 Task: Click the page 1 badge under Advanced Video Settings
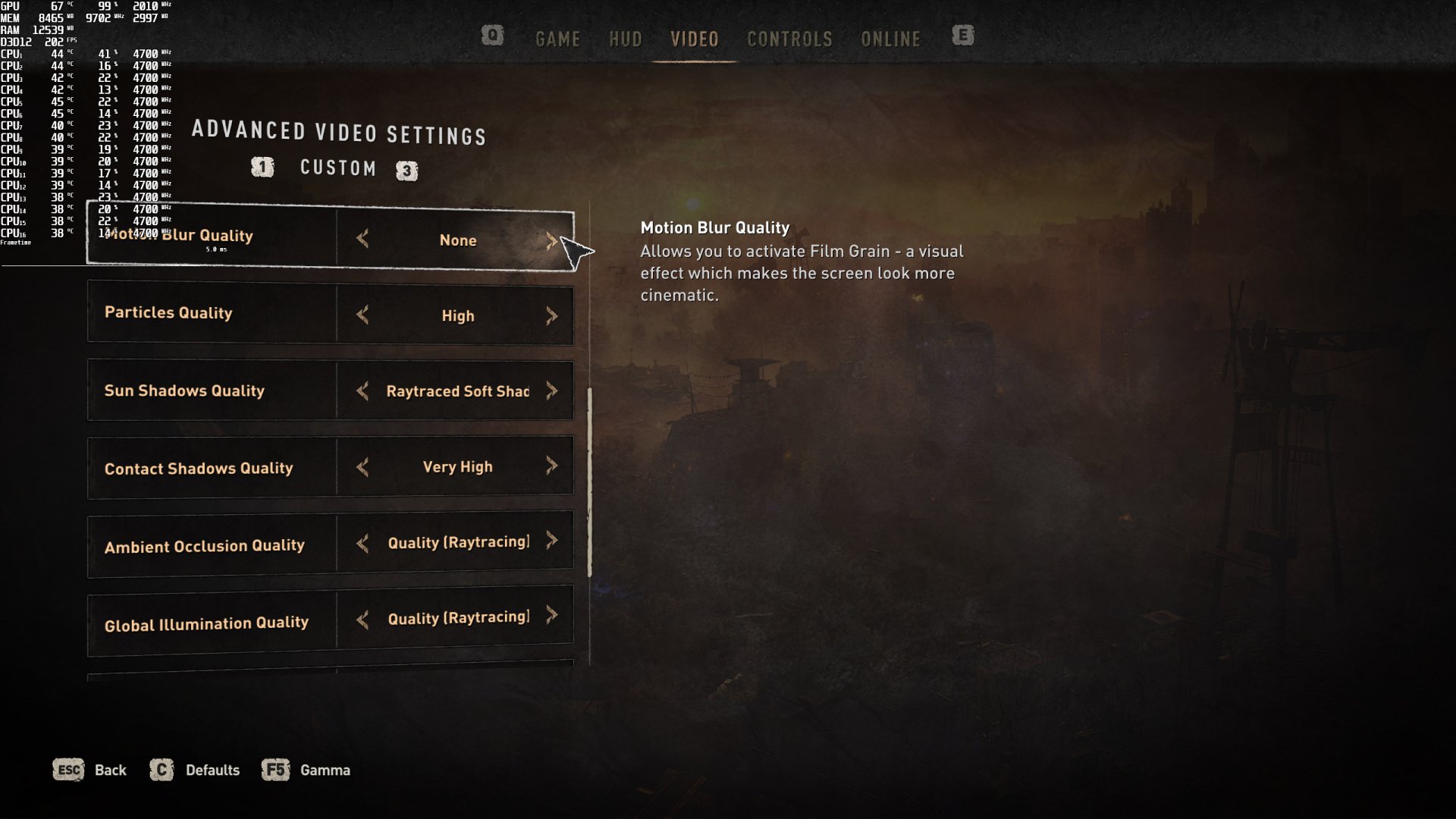coord(261,168)
